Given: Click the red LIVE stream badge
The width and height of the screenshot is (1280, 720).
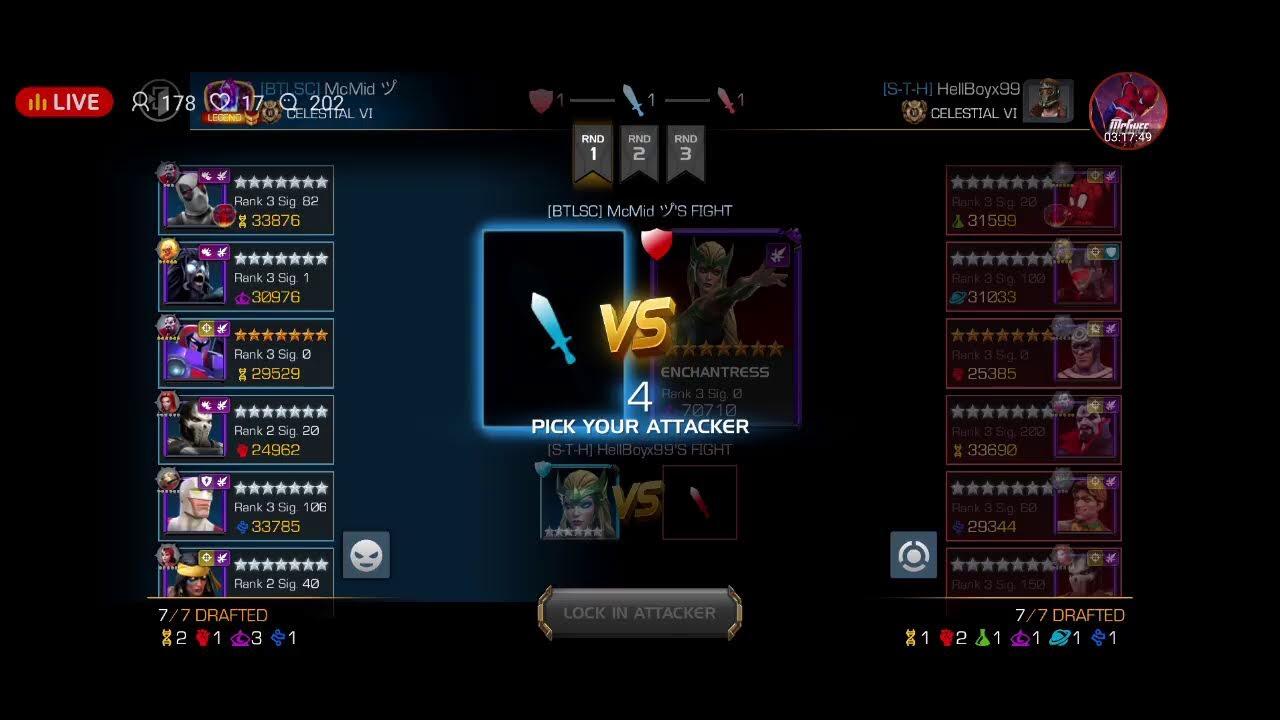Looking at the screenshot, I should (x=64, y=102).
